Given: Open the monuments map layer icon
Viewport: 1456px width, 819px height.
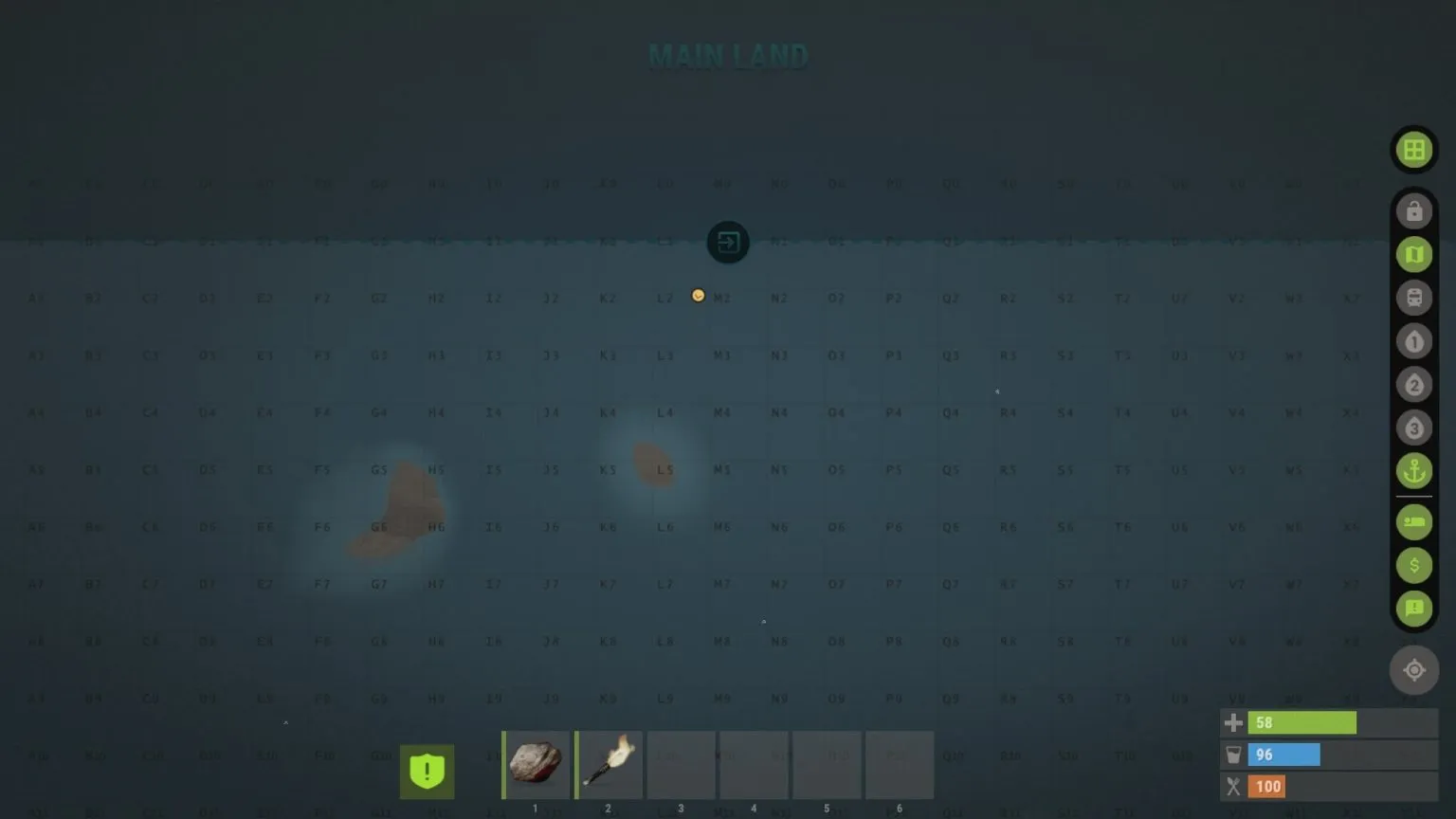Looking at the screenshot, I should (1413, 254).
